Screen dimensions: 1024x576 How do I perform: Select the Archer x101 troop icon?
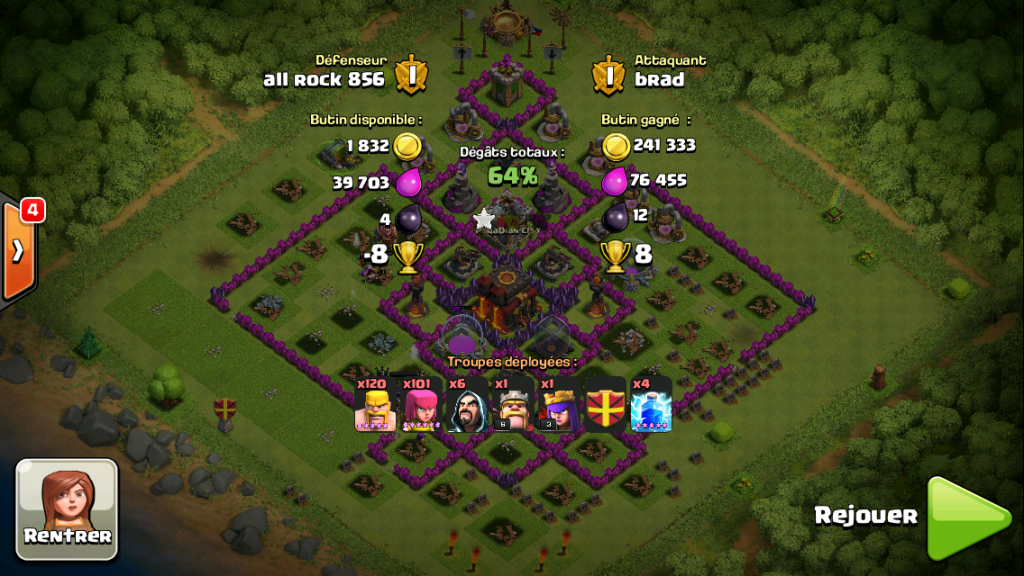(419, 406)
